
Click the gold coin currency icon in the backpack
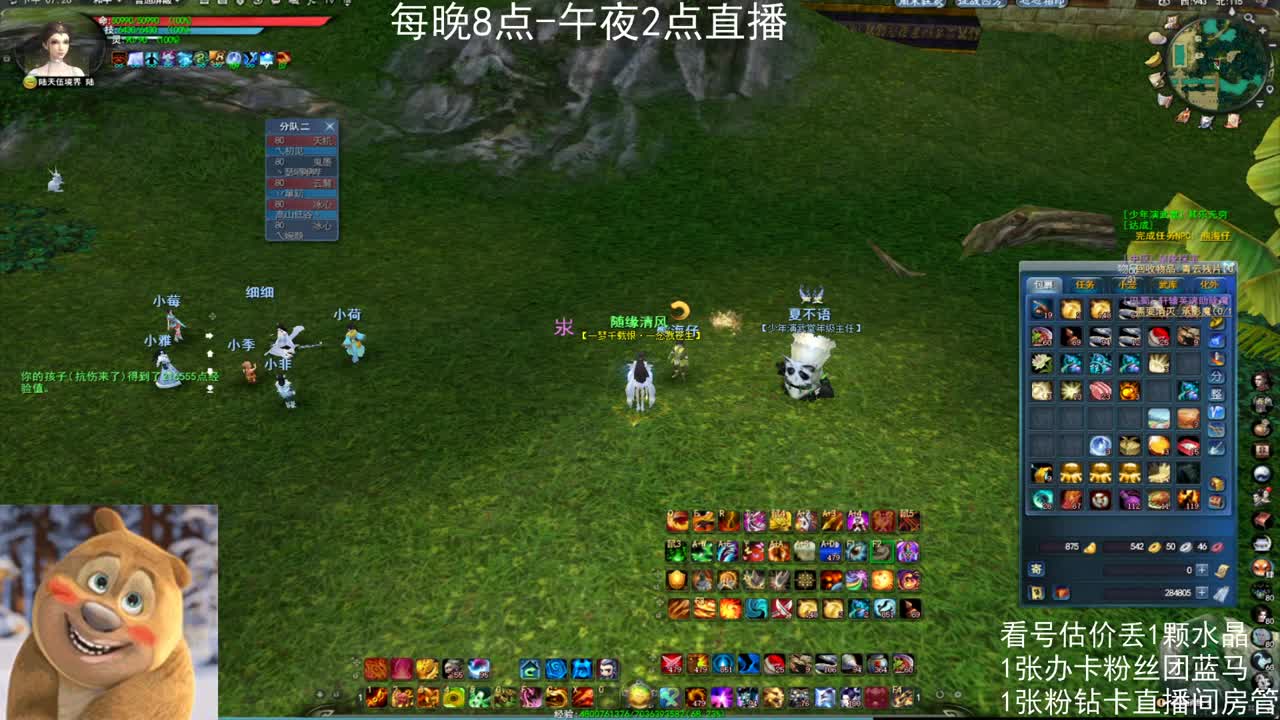[1154, 546]
